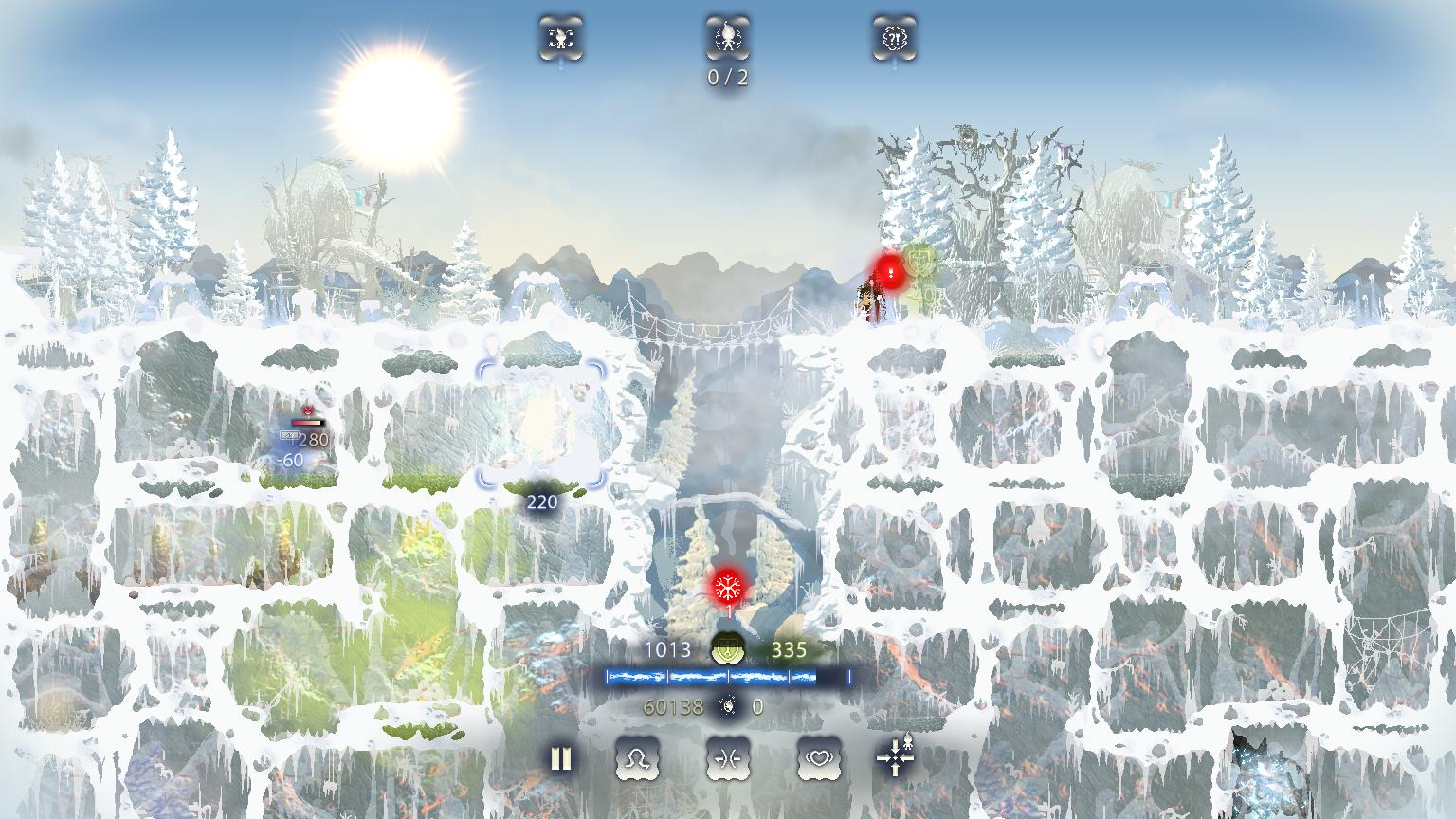The width and height of the screenshot is (1456, 819).
Task: Click the pause bars icon
Action: pos(560,758)
